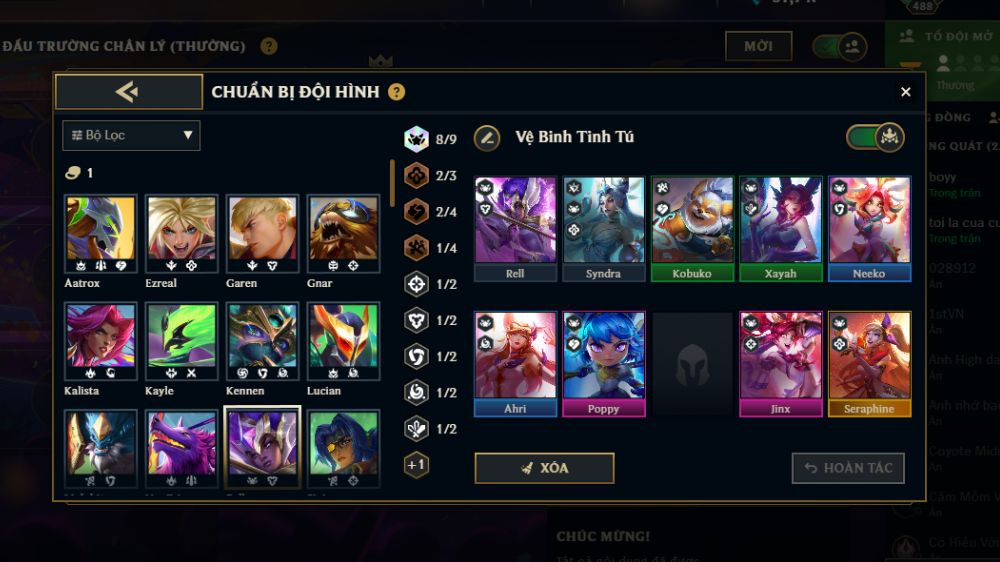
Task: Click Rell in the team lineup
Action: (515, 228)
